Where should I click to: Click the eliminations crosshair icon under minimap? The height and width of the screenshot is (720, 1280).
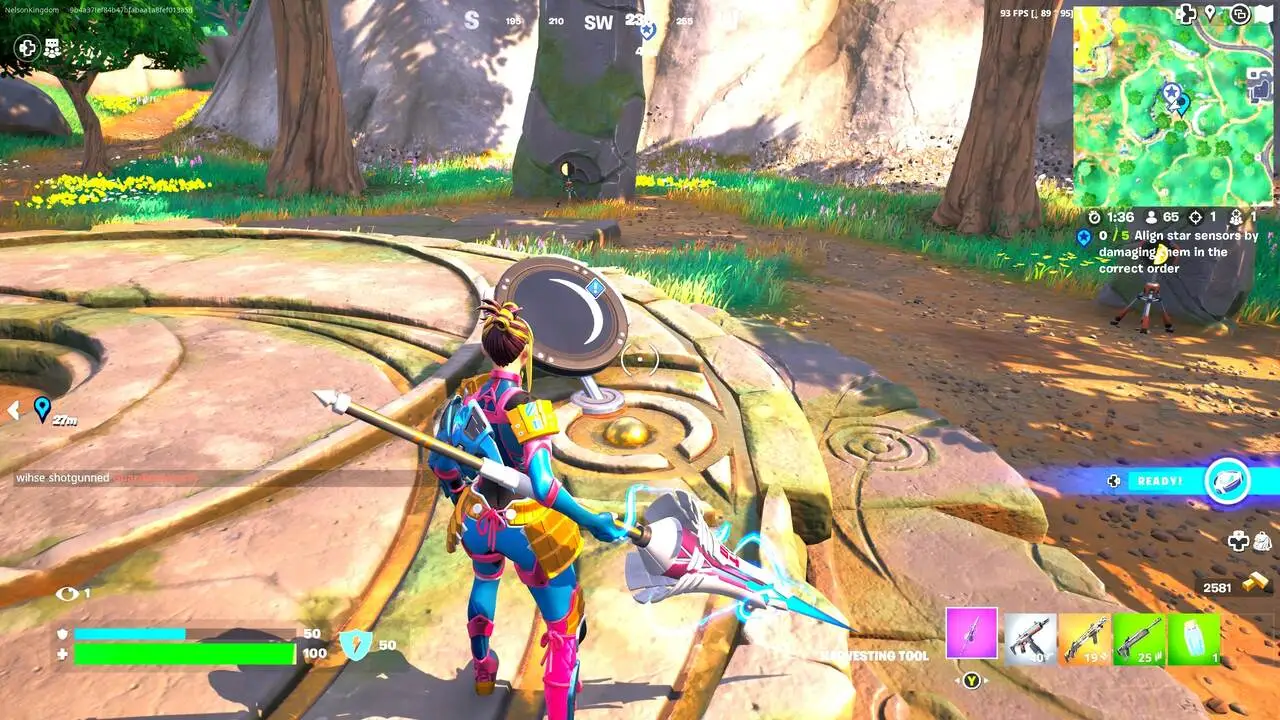[1196, 218]
